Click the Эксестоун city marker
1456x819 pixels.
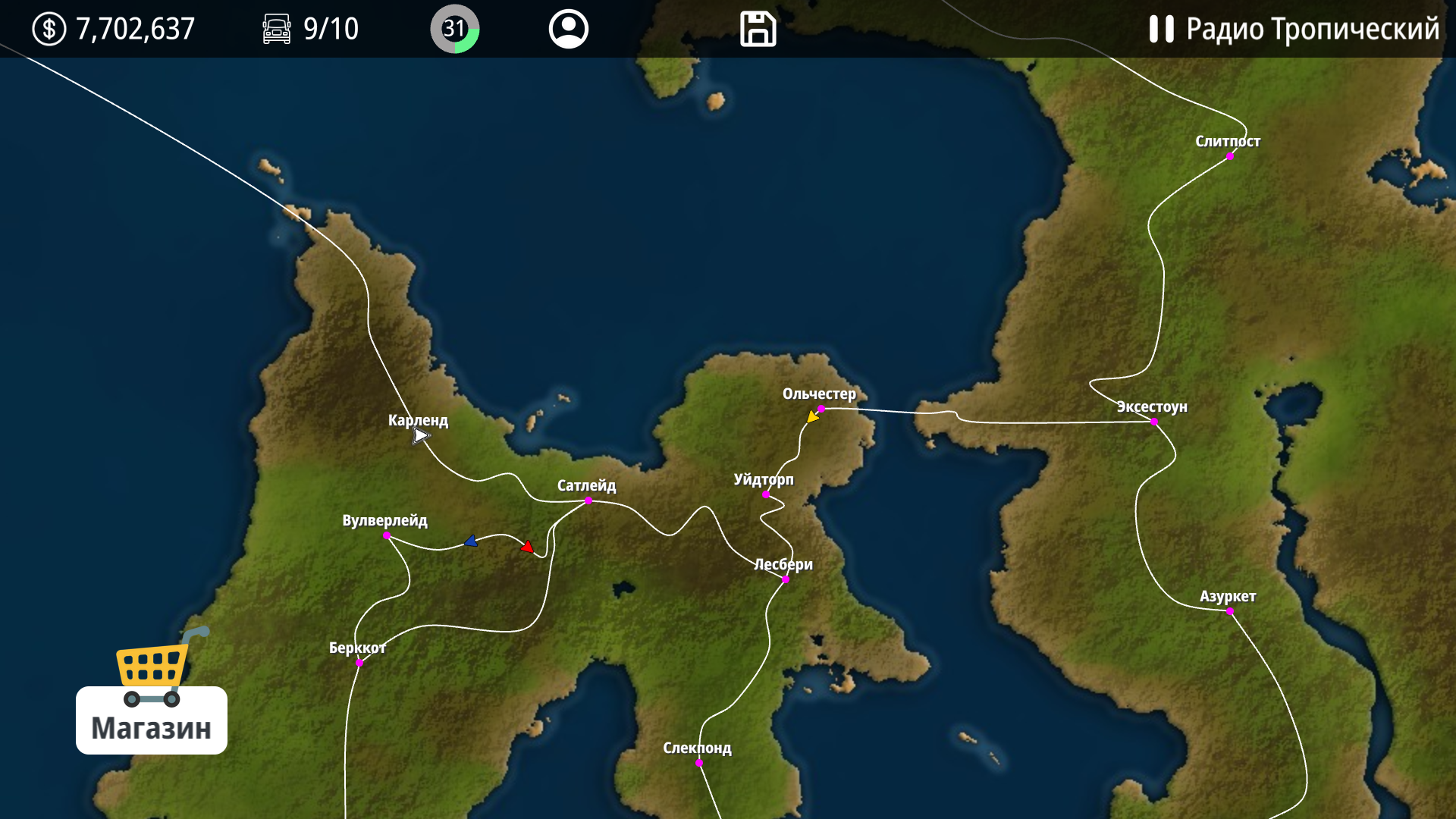1153,422
